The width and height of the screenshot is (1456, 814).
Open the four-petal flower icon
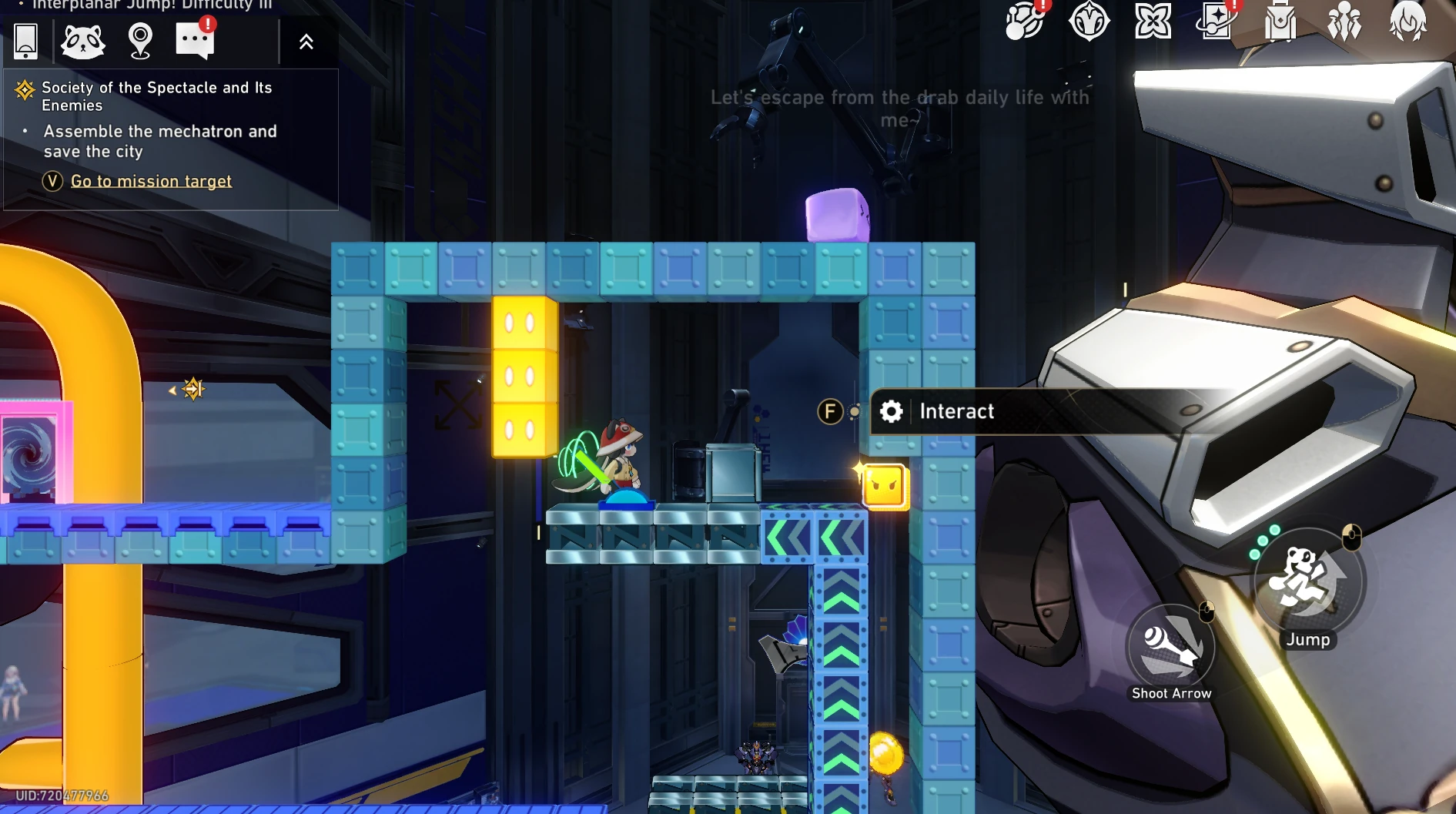coord(1153,22)
